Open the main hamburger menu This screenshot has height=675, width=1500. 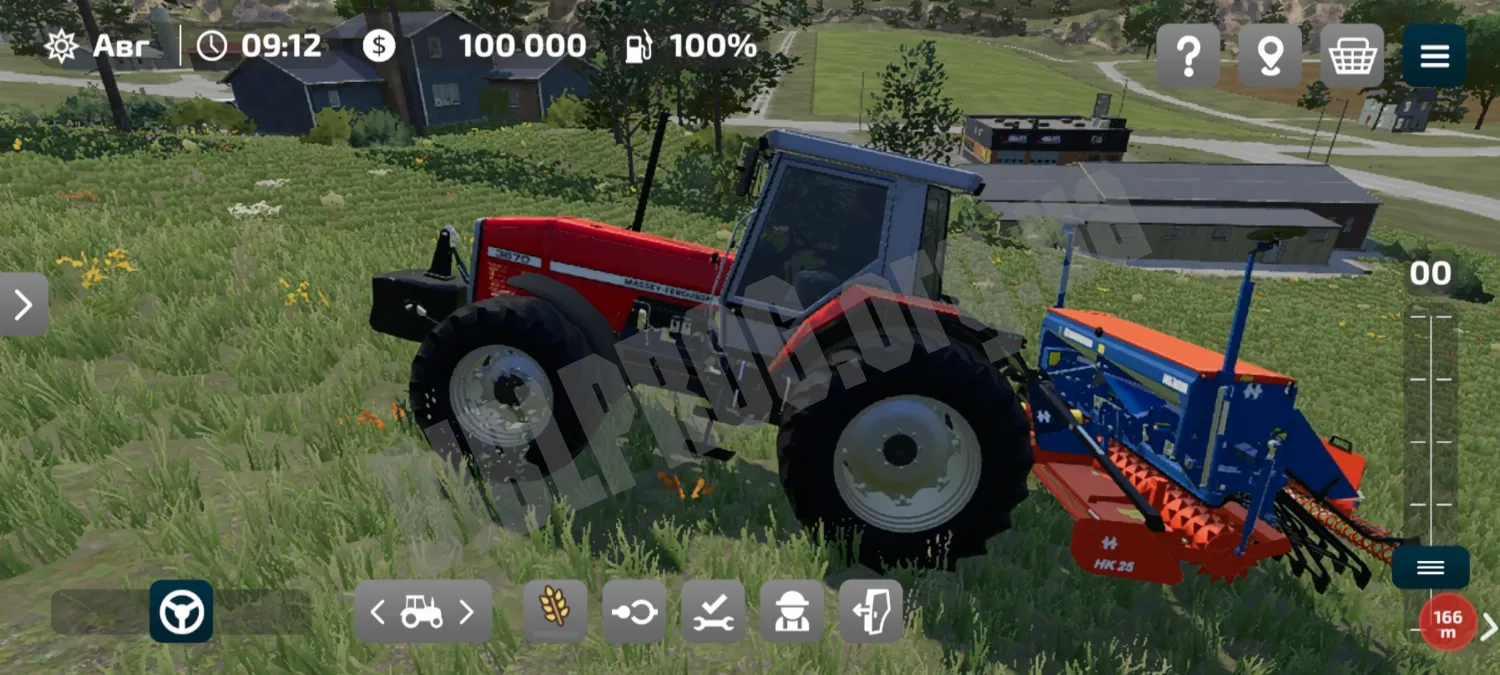[x=1434, y=56]
